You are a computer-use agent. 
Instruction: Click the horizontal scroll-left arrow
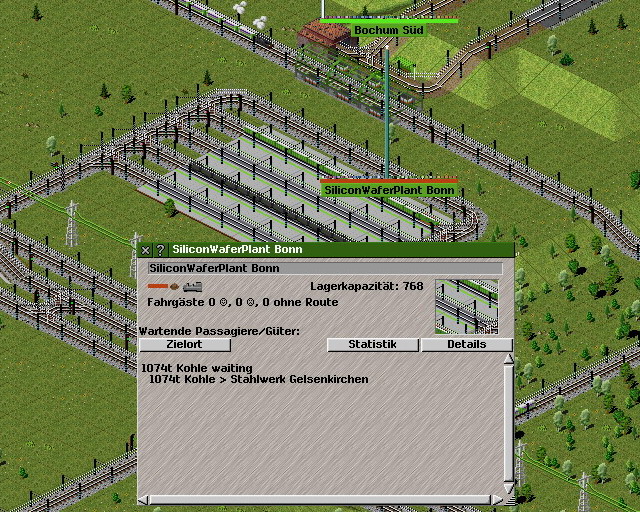point(143,499)
